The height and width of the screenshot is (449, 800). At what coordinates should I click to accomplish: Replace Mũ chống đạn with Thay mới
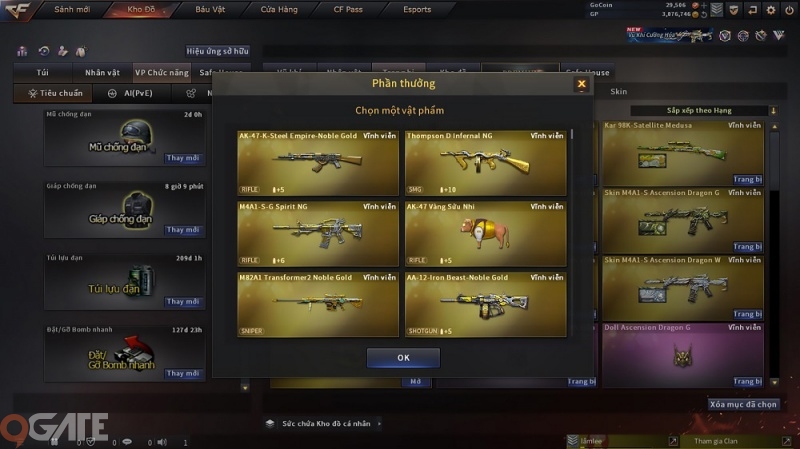click(x=183, y=158)
